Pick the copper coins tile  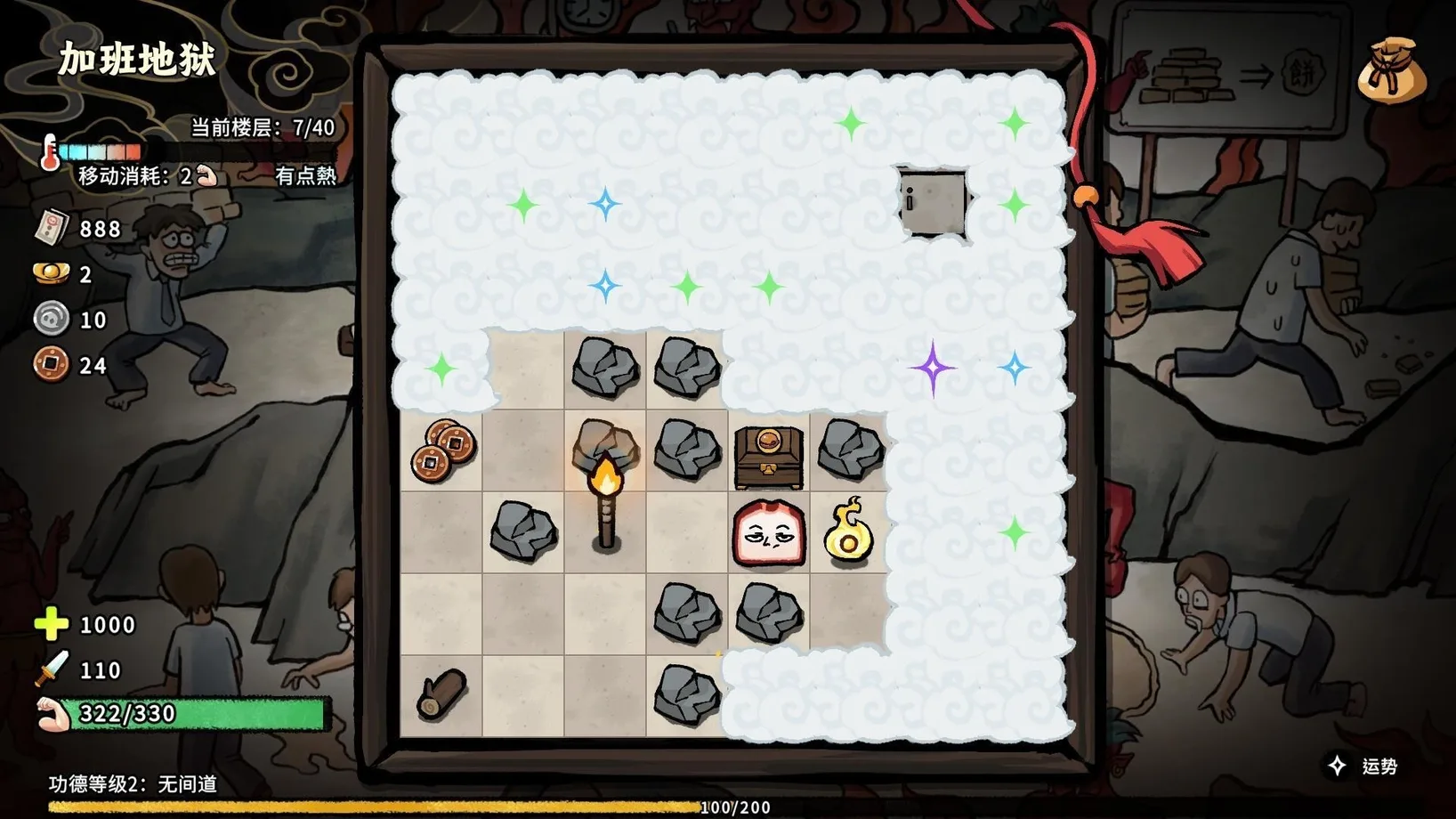pyautogui.click(x=443, y=450)
